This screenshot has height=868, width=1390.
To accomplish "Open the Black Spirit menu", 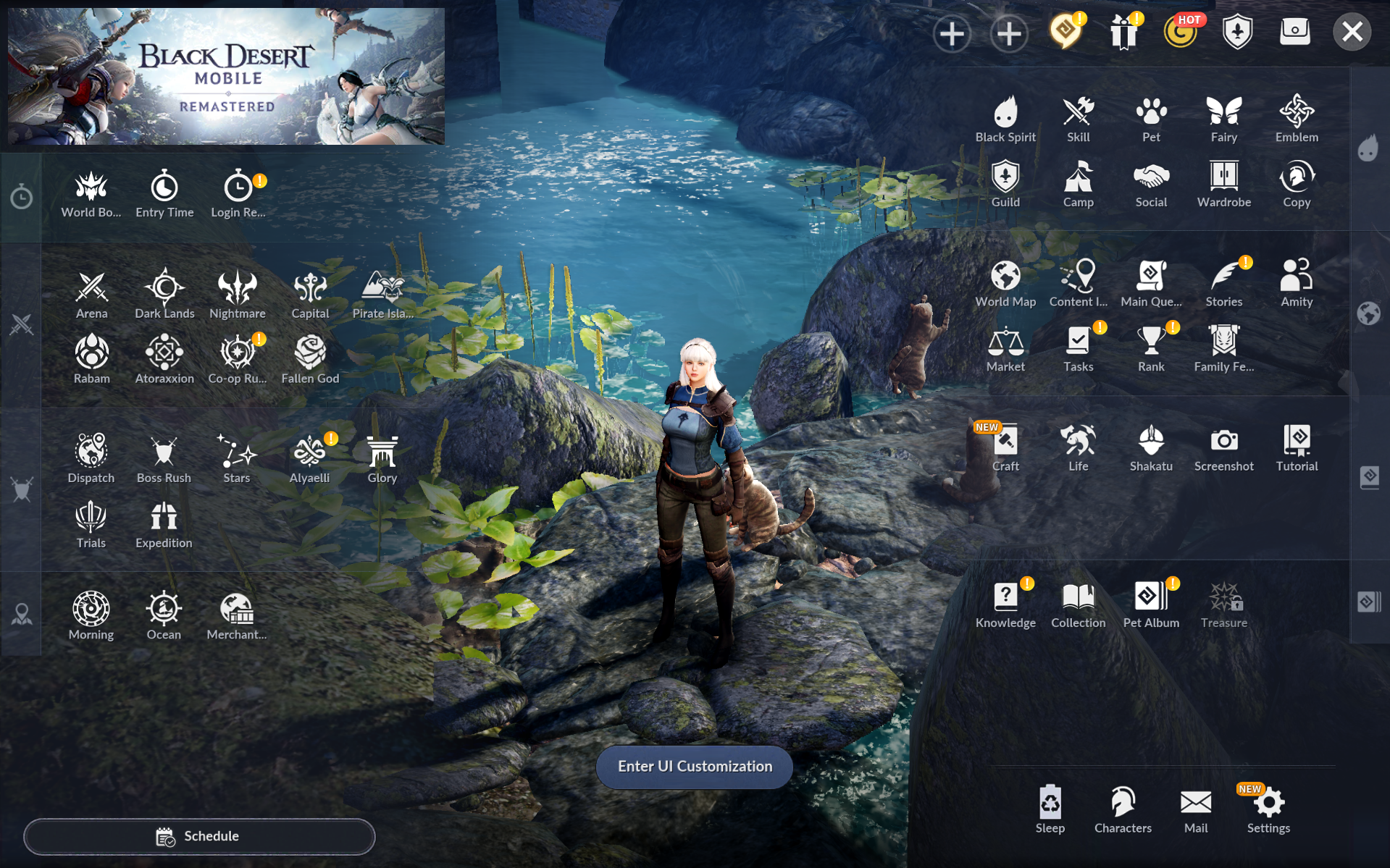I will click(x=1005, y=119).
